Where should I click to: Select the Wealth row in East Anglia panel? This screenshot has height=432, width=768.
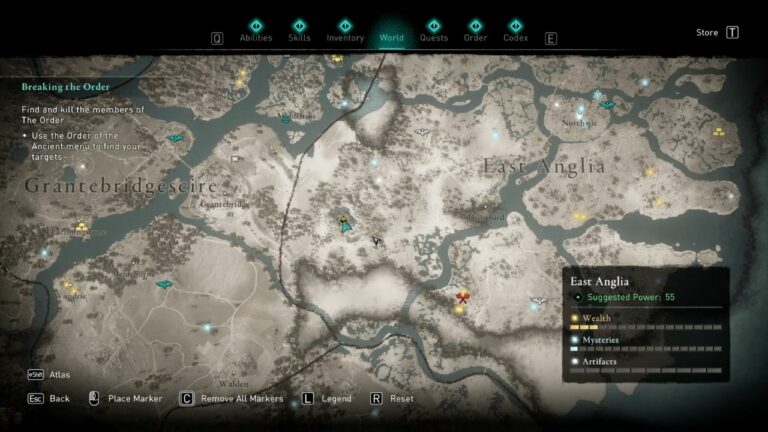(644, 320)
